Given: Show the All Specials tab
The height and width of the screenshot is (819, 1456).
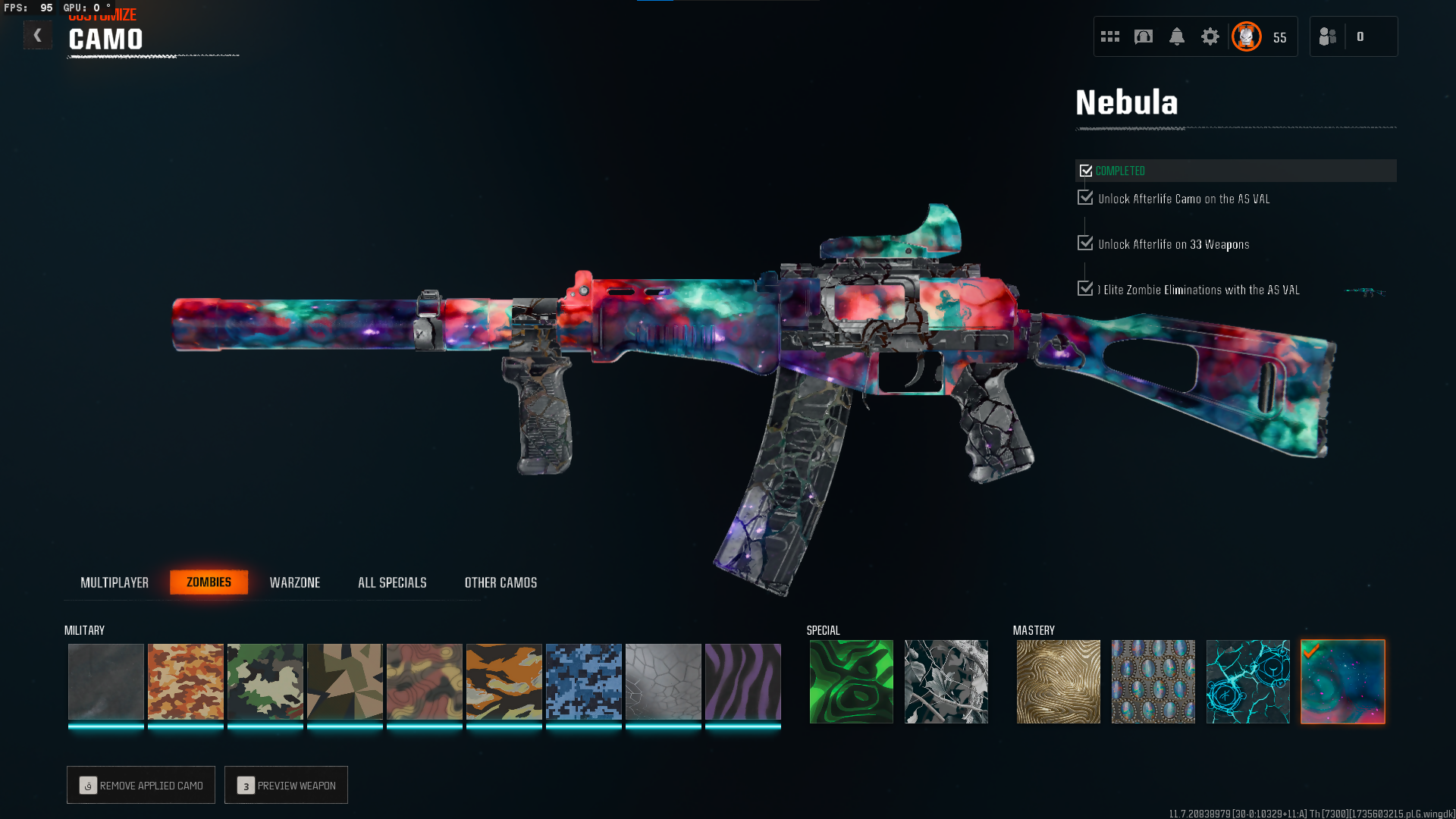Looking at the screenshot, I should pyautogui.click(x=392, y=582).
